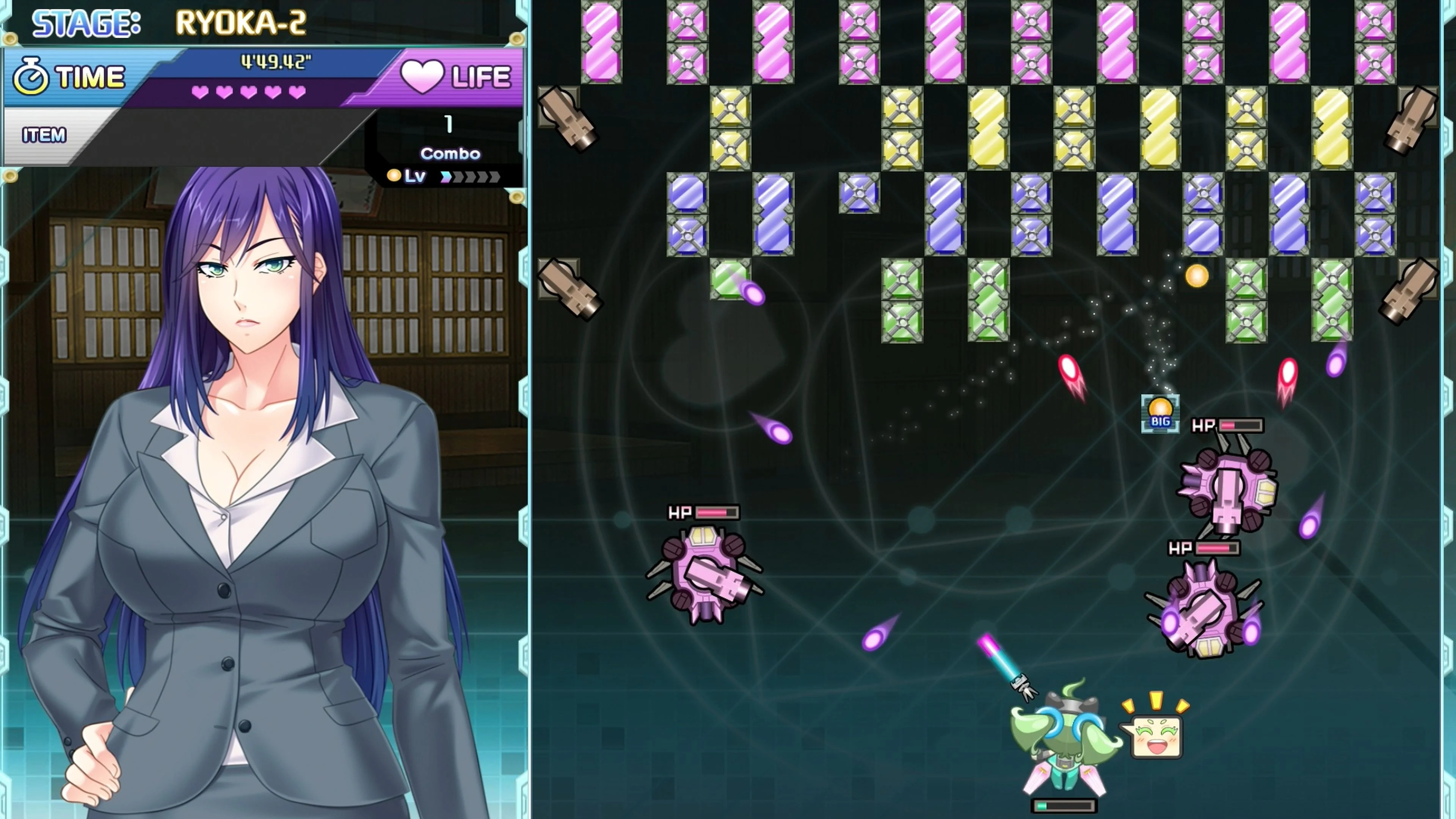Click the timer reading 4'49.42"

click(x=275, y=62)
